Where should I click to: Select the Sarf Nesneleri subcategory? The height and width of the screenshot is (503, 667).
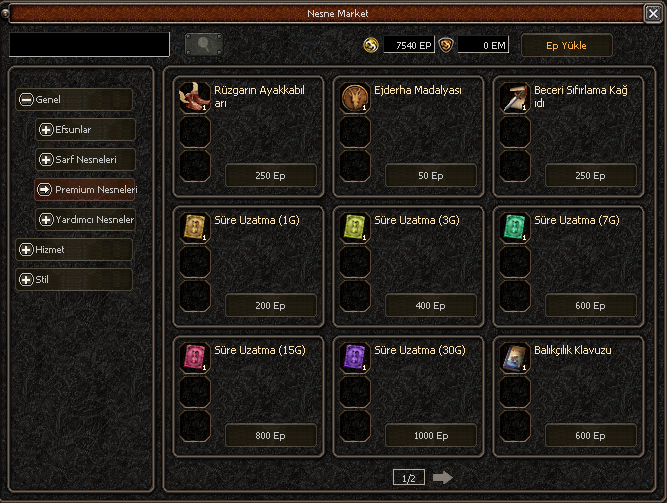[x=86, y=160]
